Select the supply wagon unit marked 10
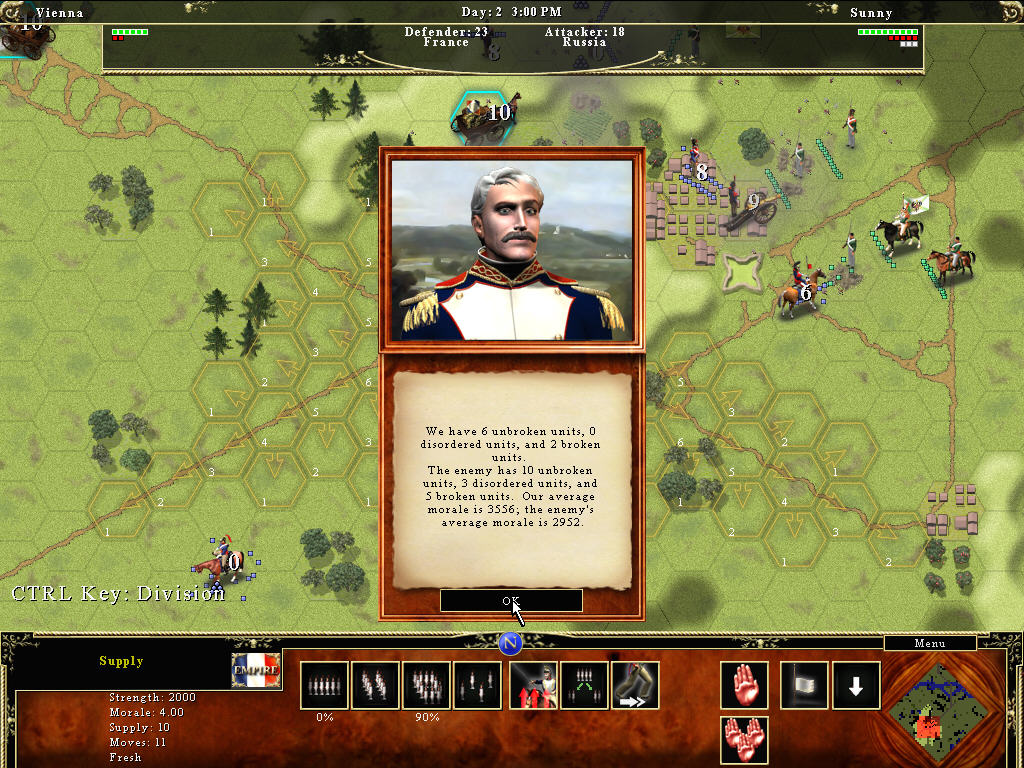 pyautogui.click(x=477, y=115)
